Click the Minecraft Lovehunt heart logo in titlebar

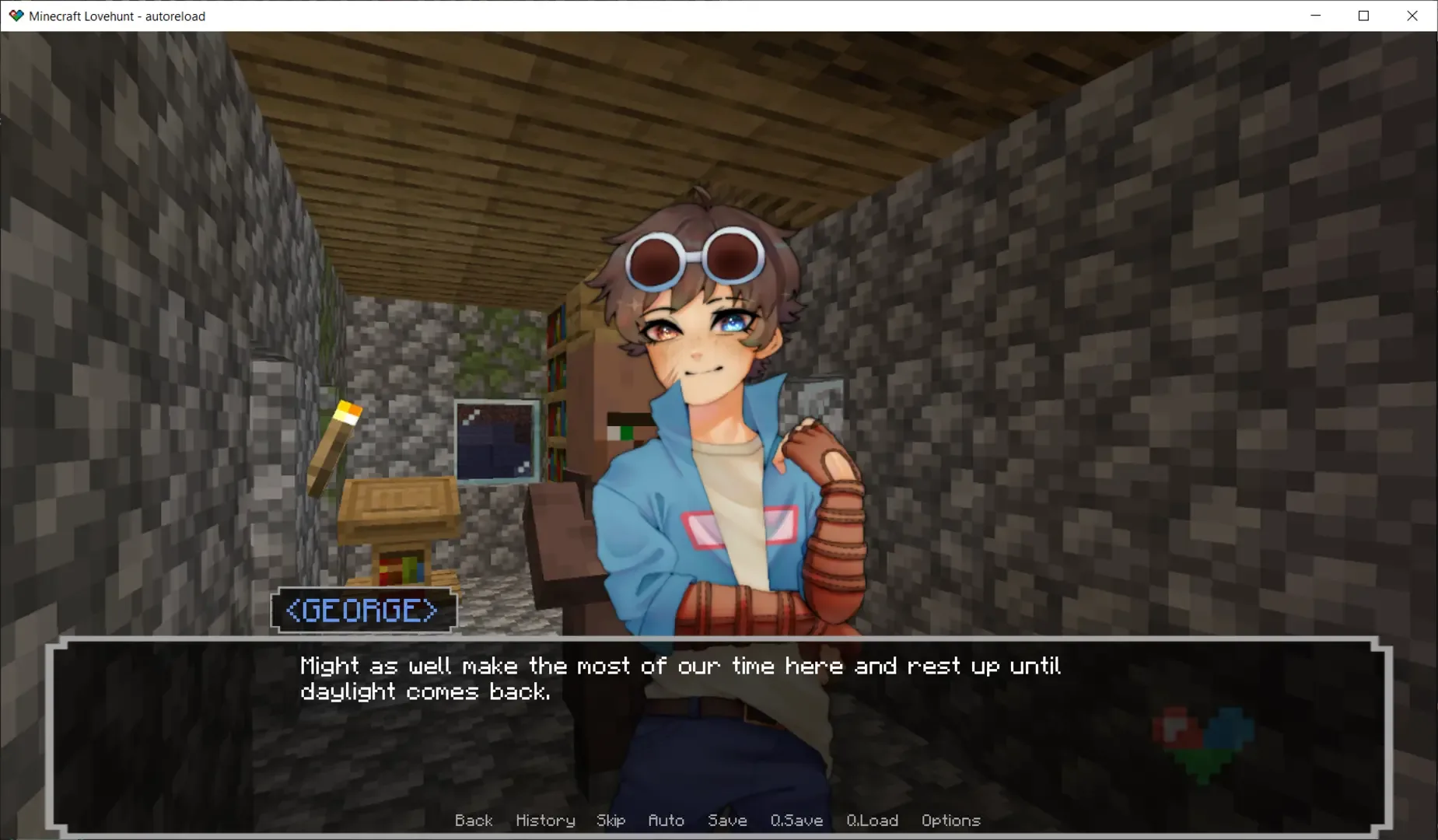(16, 15)
